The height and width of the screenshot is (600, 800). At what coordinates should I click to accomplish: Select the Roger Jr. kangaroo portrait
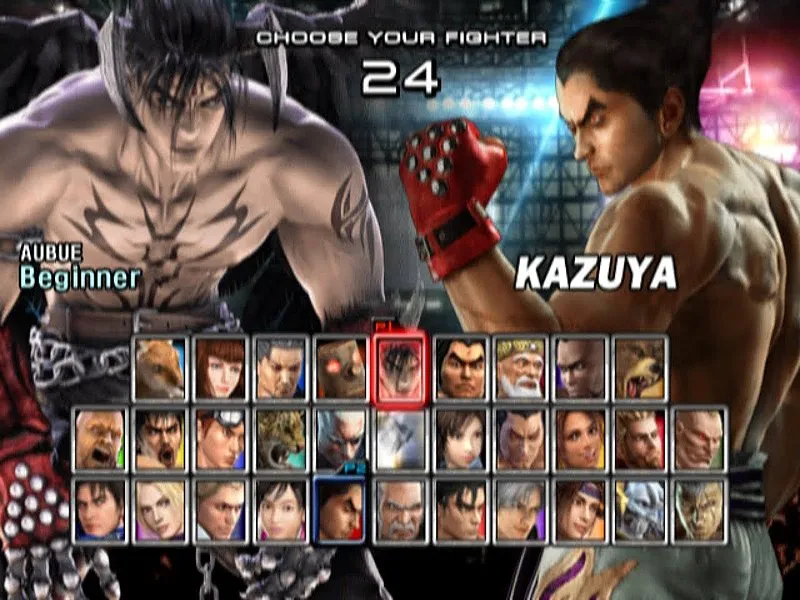pos(161,368)
